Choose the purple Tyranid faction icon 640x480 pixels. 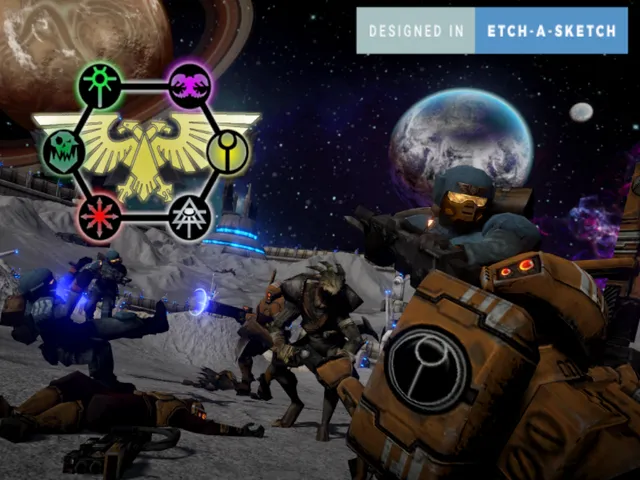189,85
